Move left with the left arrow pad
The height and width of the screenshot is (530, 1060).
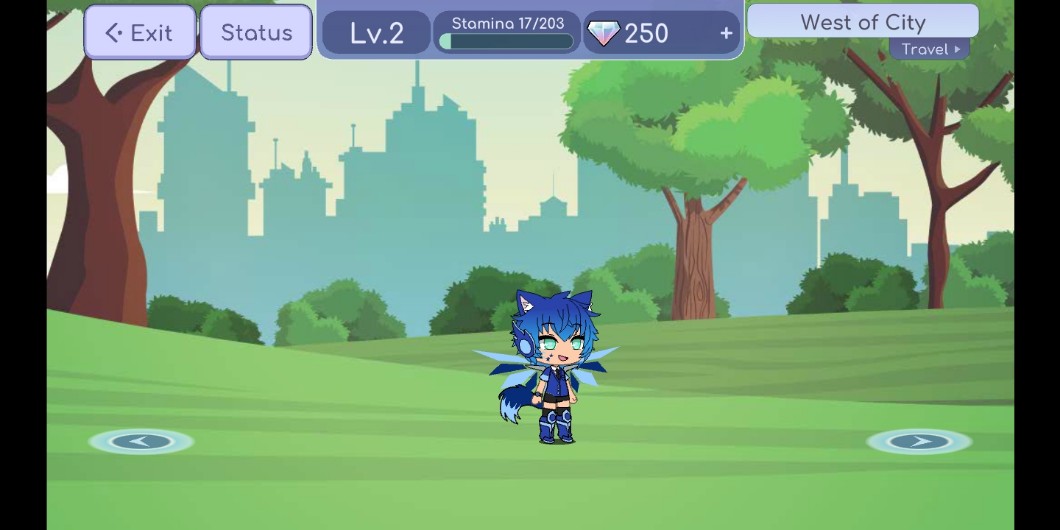click(141, 441)
